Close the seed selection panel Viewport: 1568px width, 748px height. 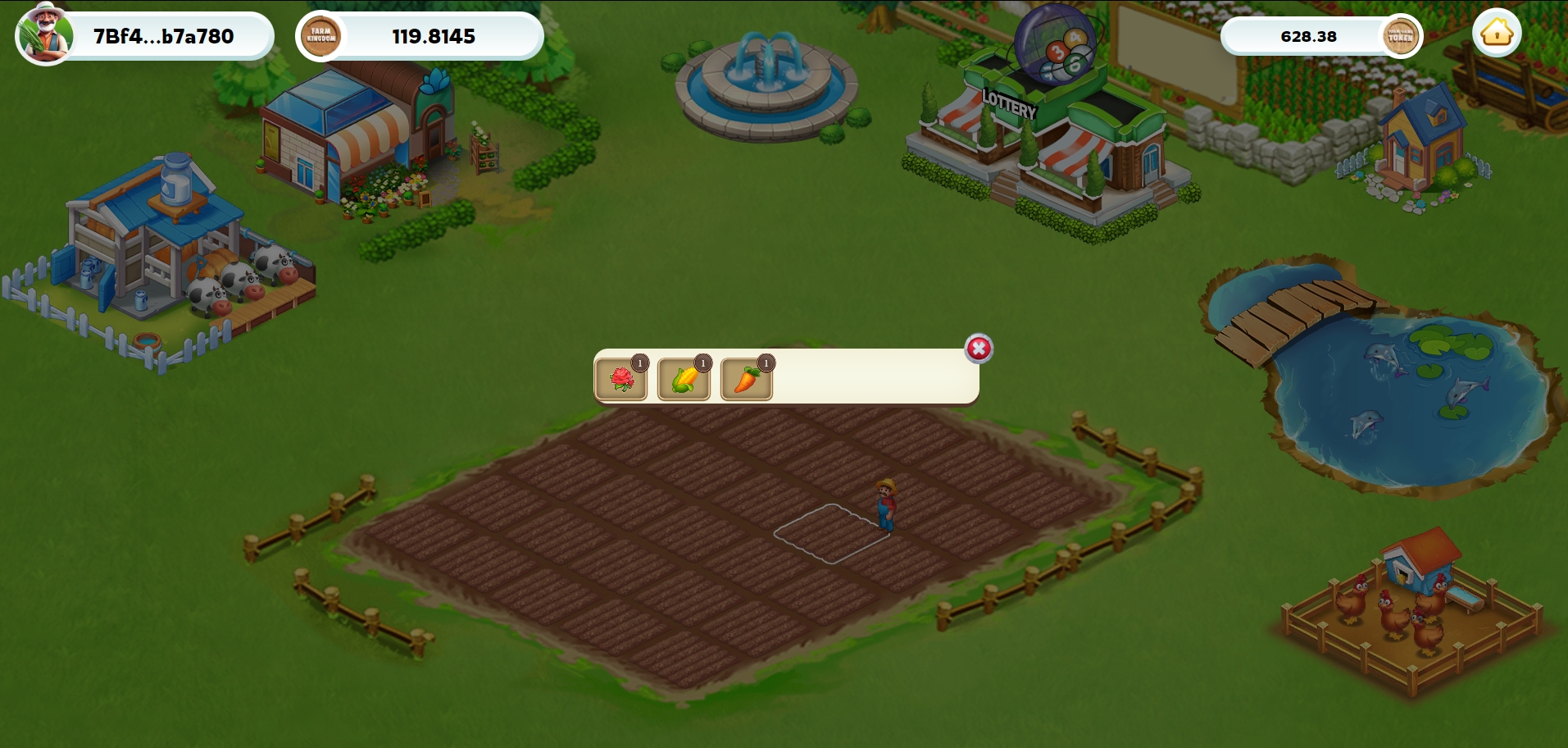[979, 349]
